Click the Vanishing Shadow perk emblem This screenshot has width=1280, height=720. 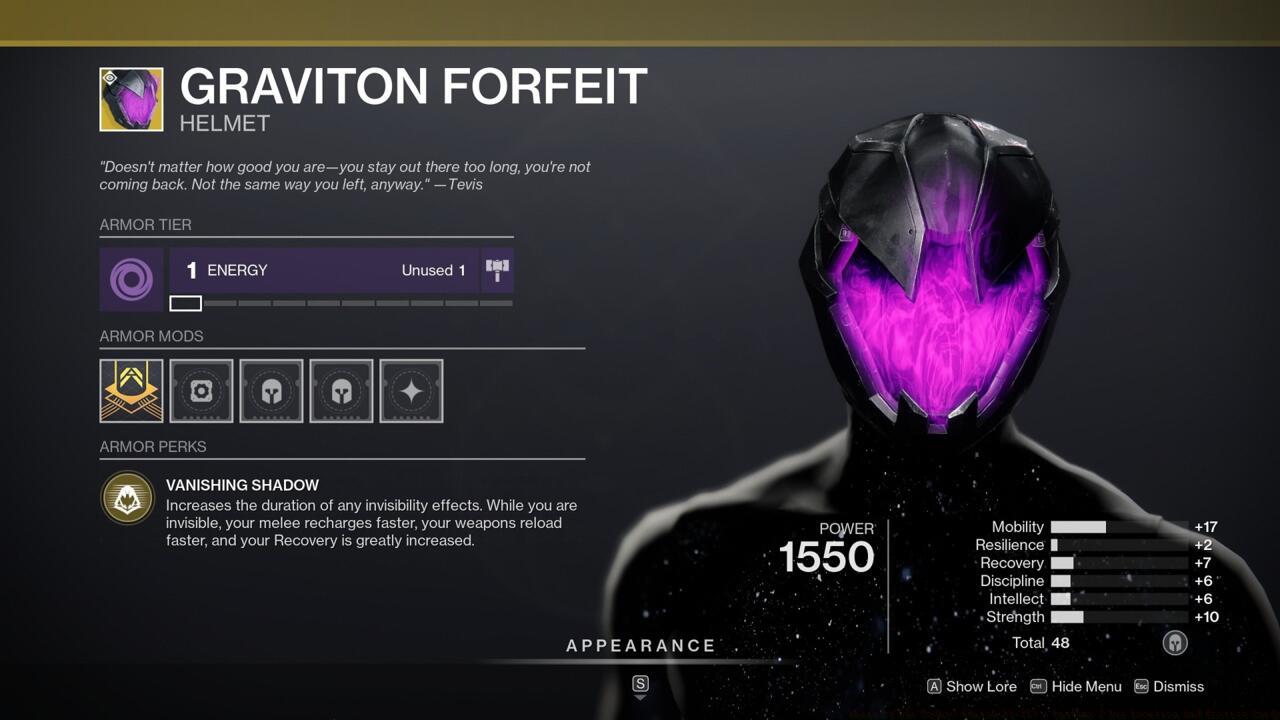coord(127,497)
